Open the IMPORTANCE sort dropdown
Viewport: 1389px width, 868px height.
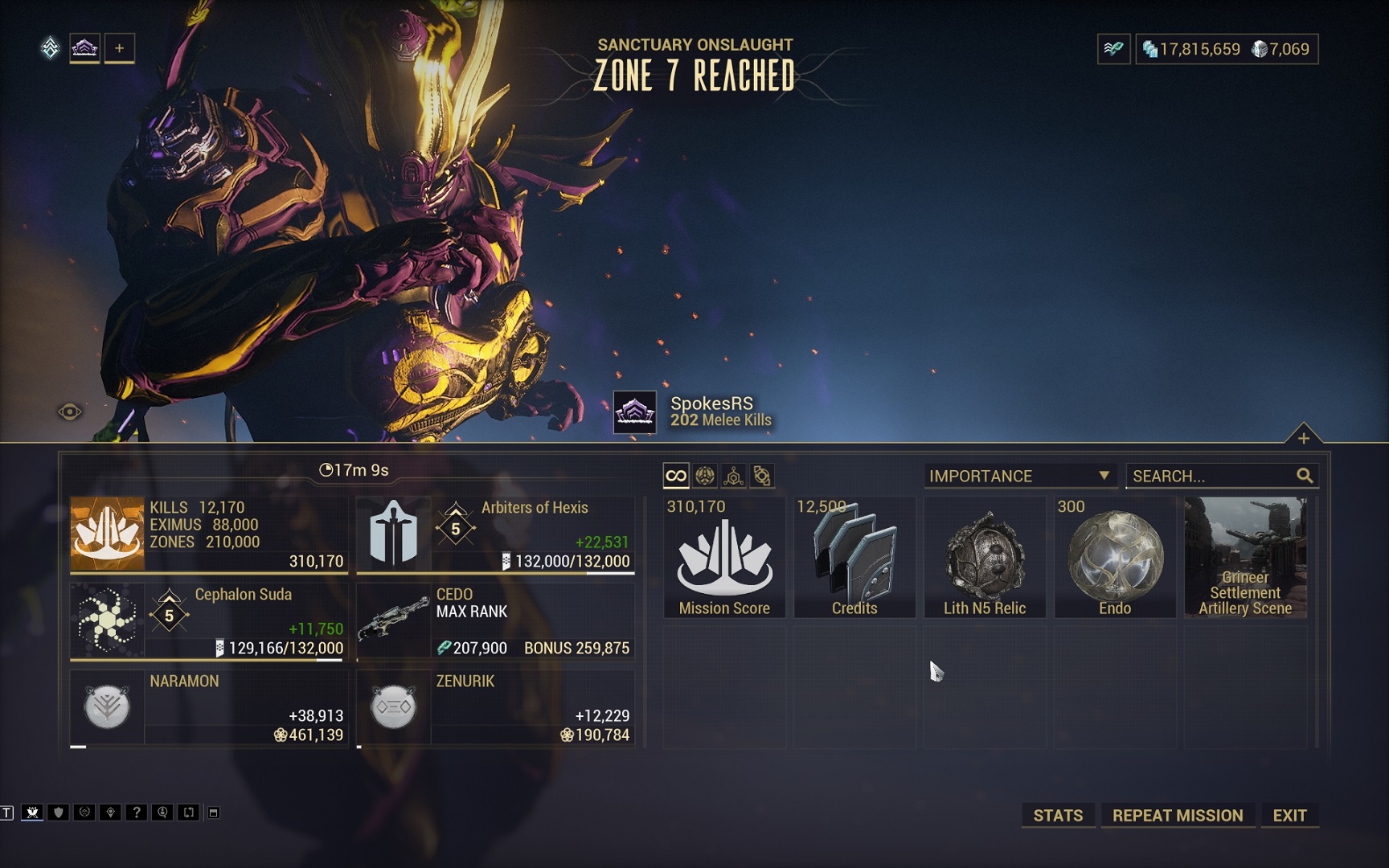[x=1019, y=476]
